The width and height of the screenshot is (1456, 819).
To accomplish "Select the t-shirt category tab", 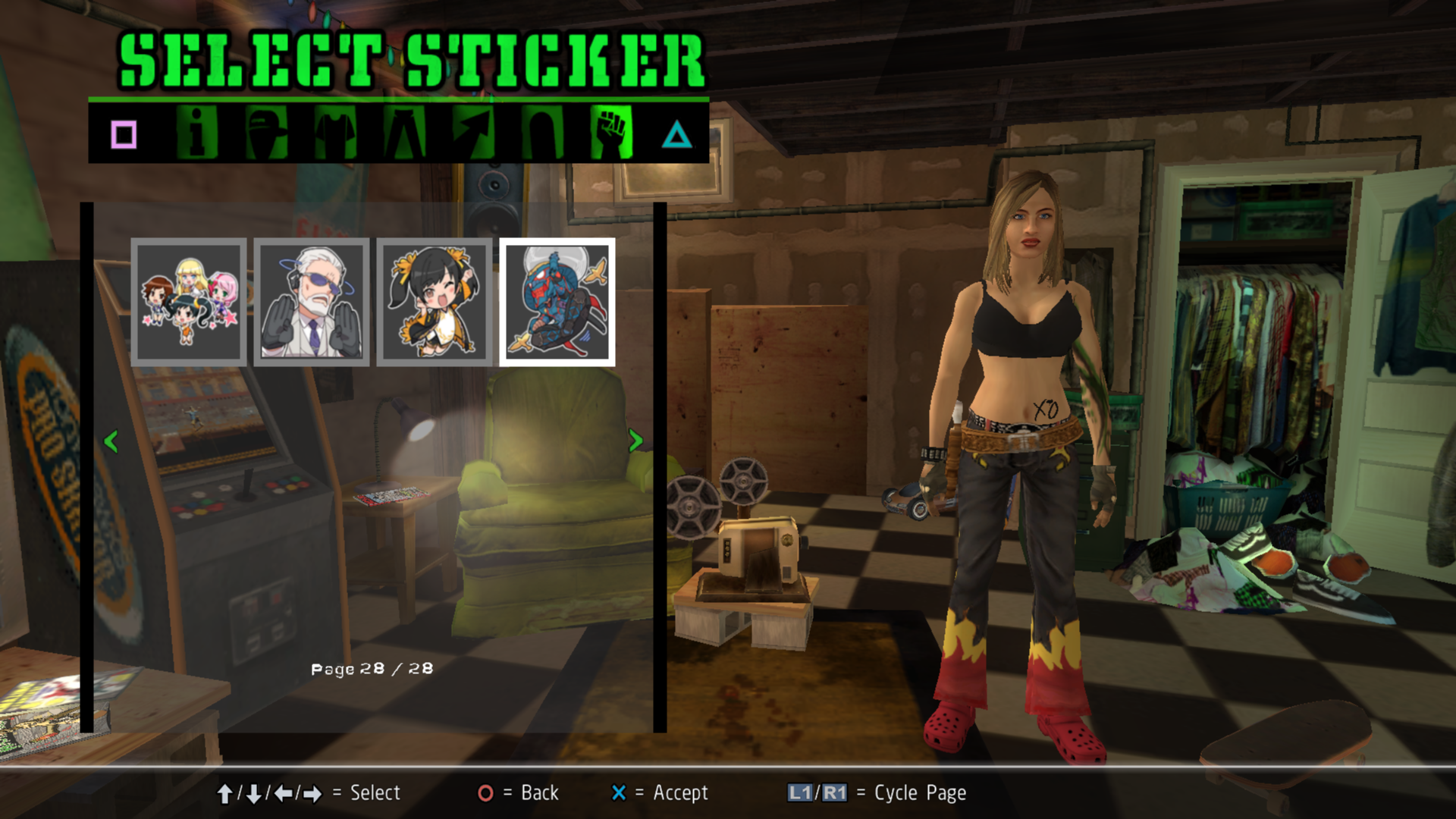I will 335,133.
